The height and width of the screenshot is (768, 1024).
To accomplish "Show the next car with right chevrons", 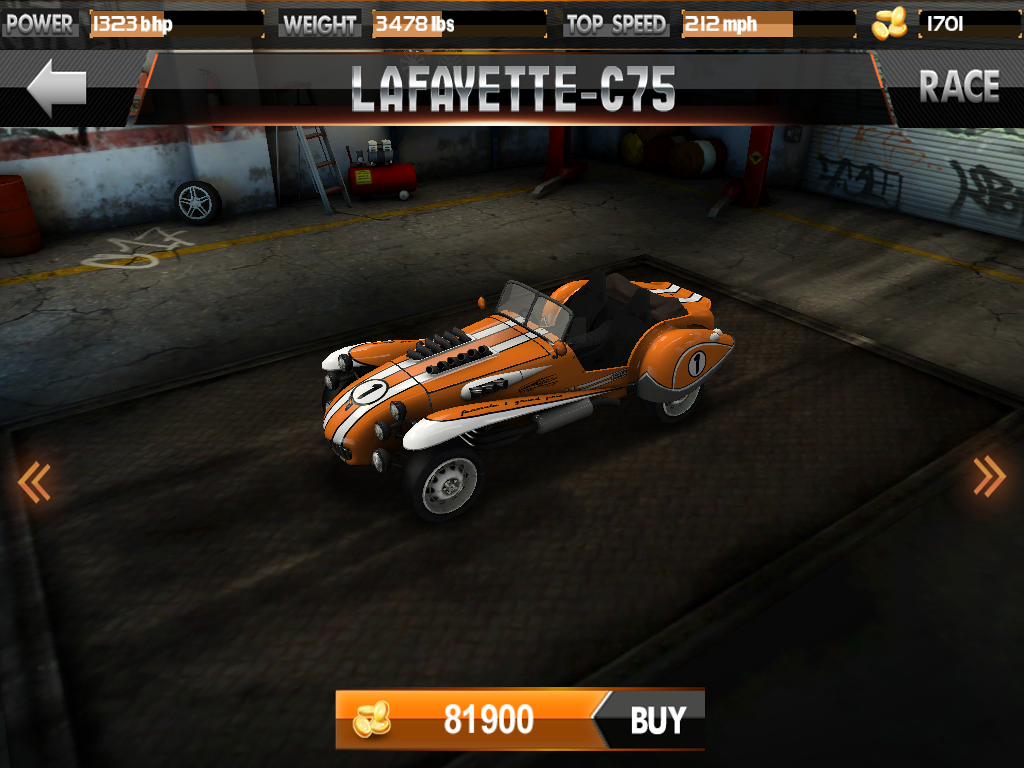I will (989, 477).
